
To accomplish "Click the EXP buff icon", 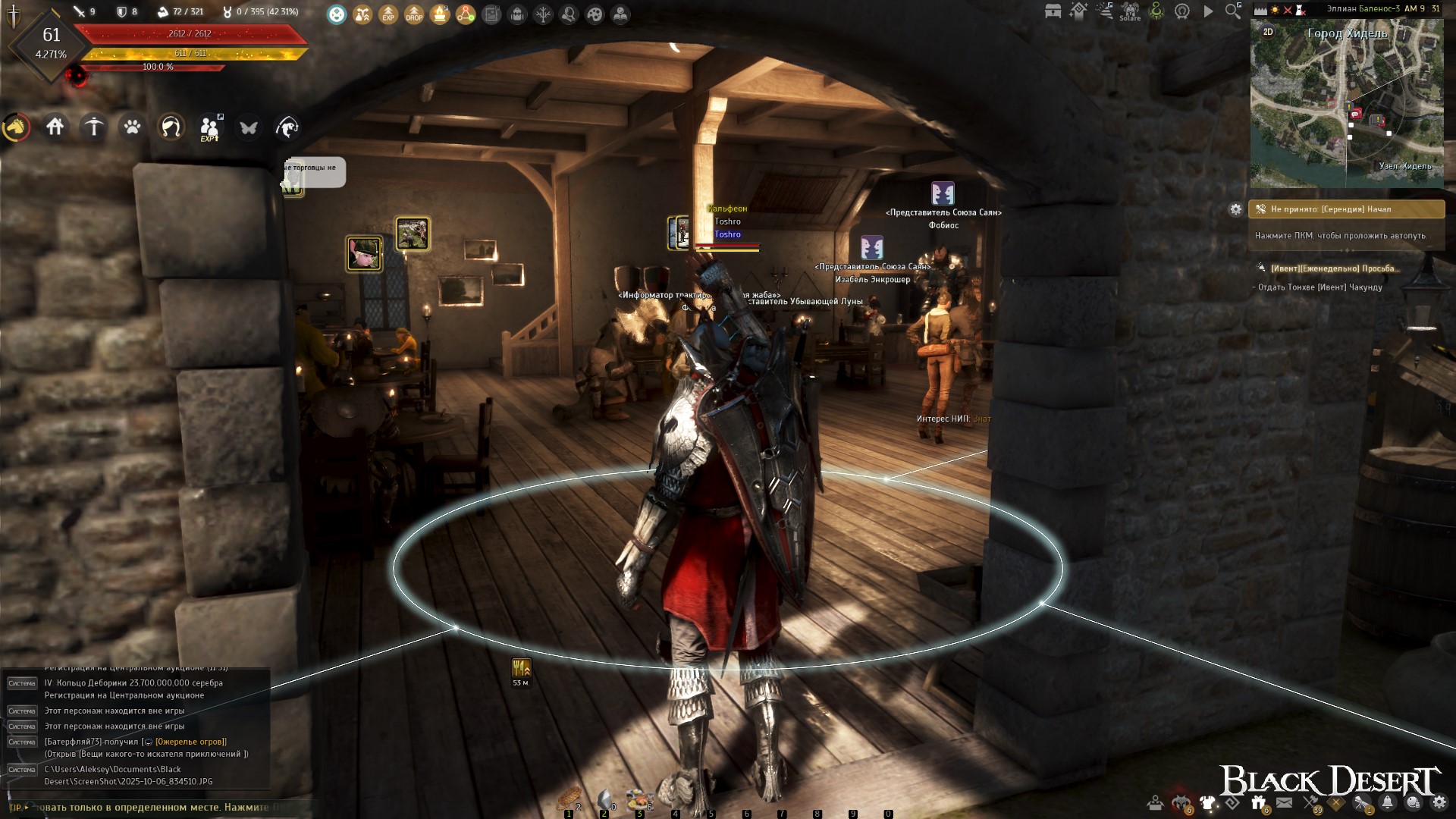I will [388, 14].
